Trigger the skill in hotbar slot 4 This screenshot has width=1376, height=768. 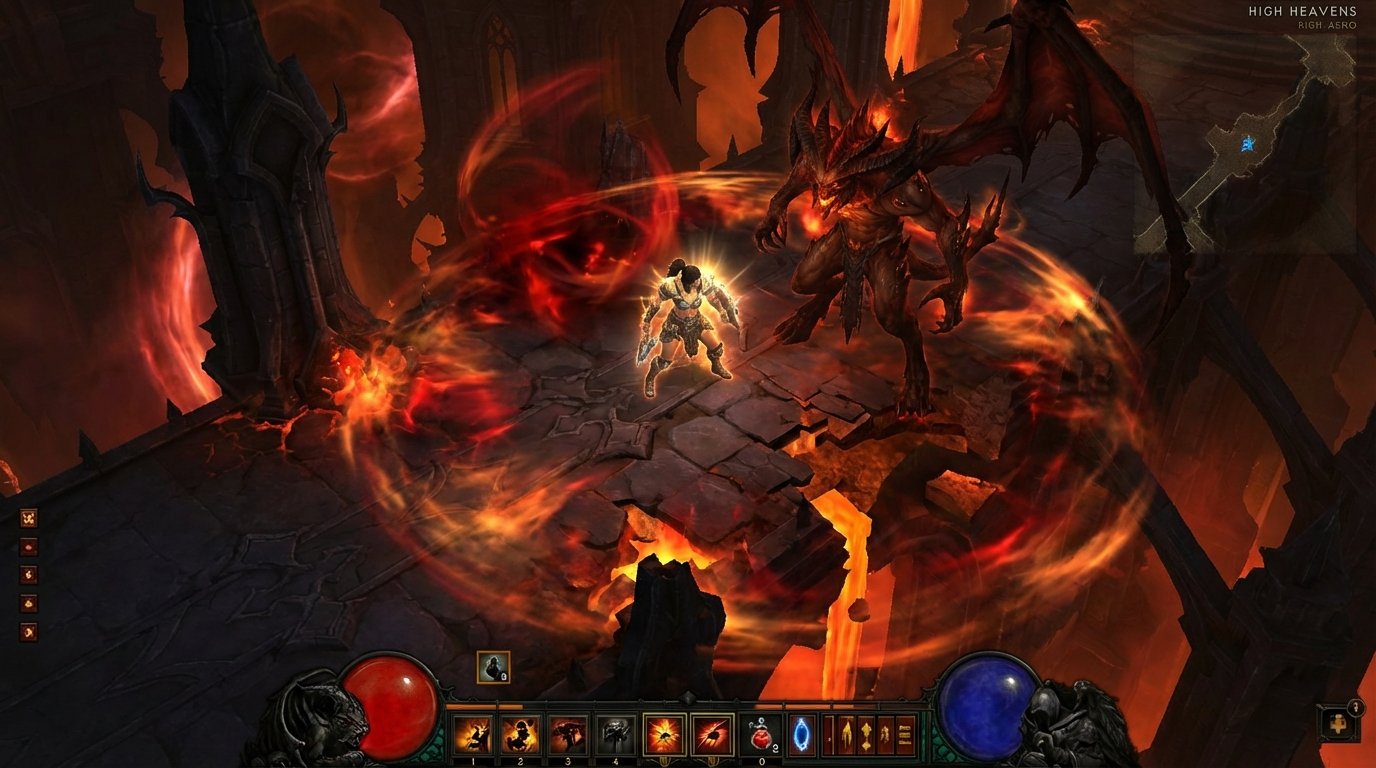[x=615, y=732]
